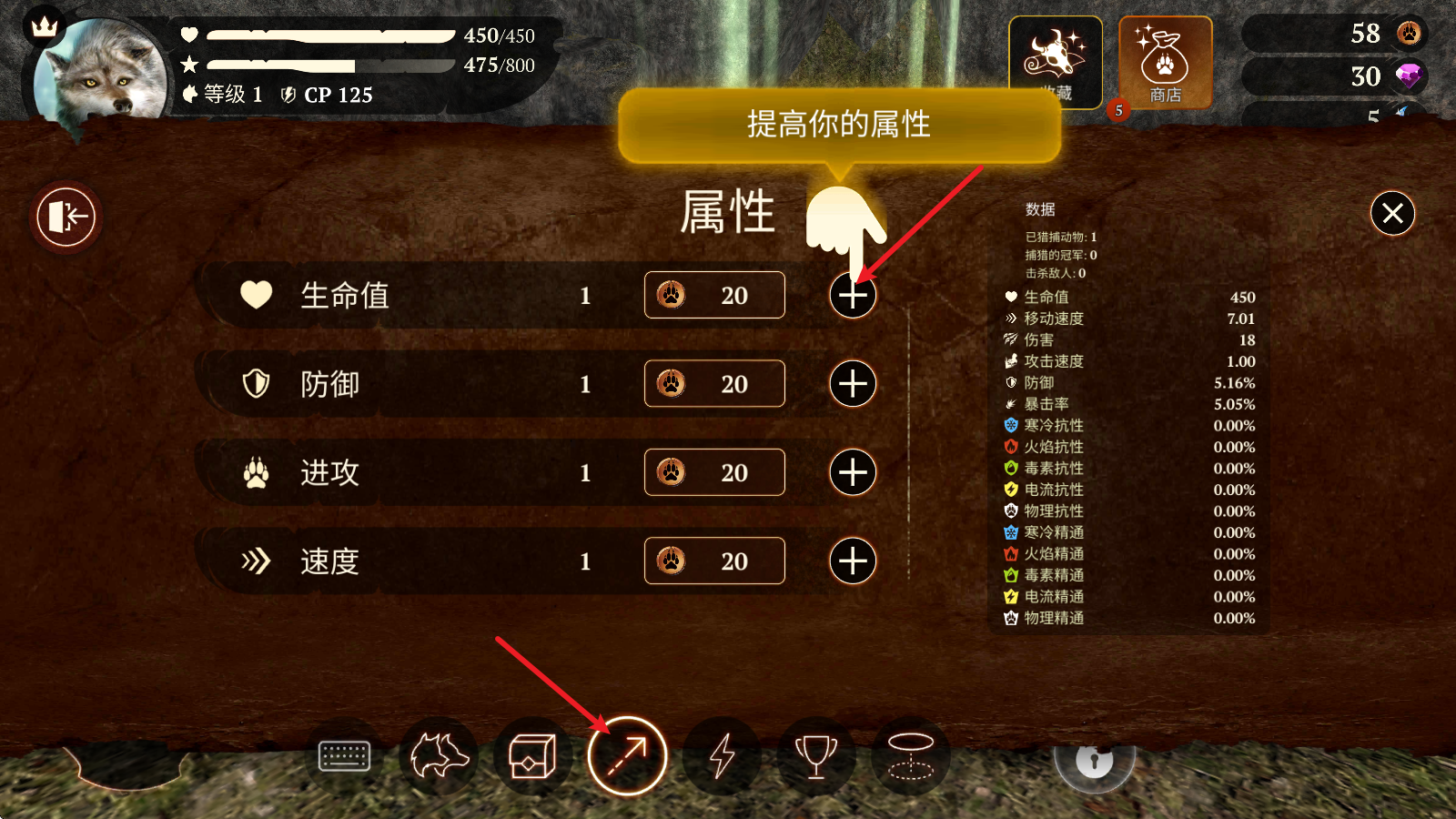
Task: Increase 进攻 with its plus button
Action: (x=853, y=472)
